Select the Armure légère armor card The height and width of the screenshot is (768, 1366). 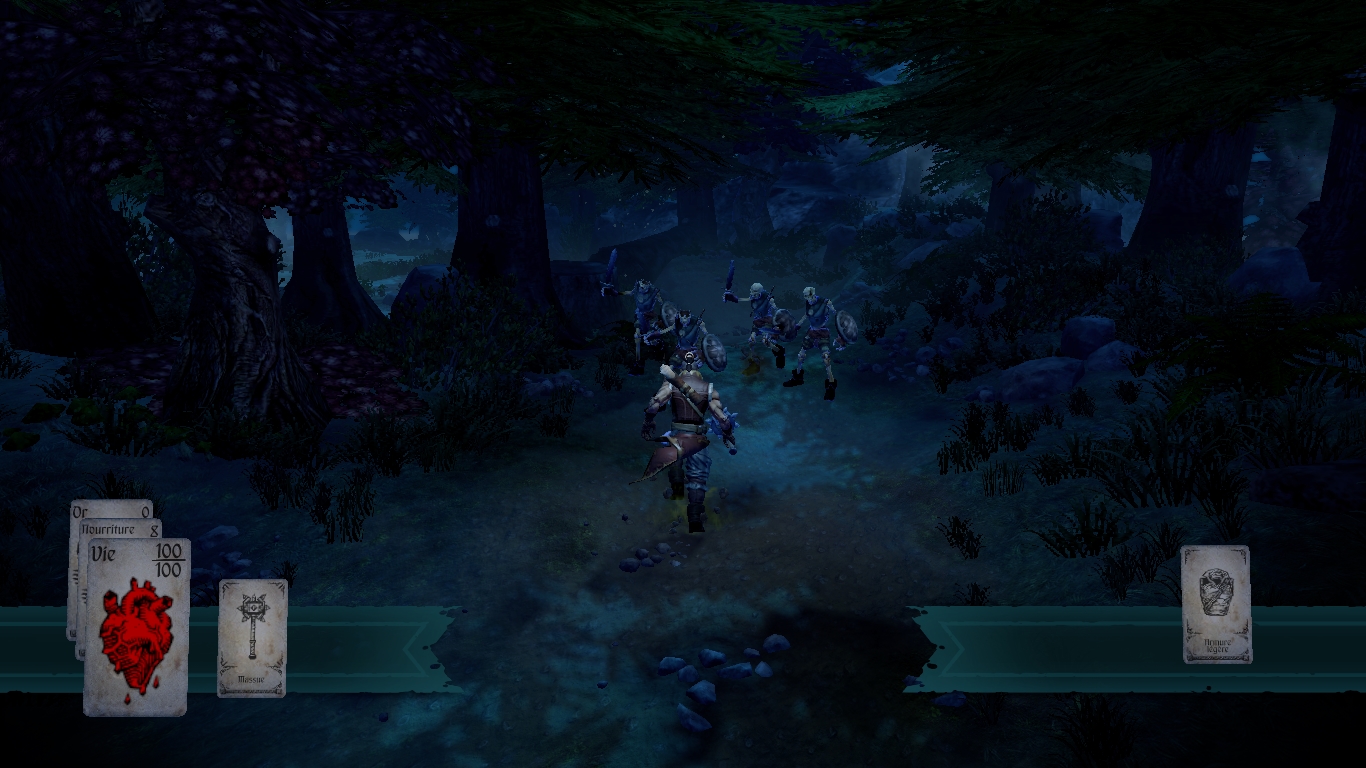(1216, 604)
